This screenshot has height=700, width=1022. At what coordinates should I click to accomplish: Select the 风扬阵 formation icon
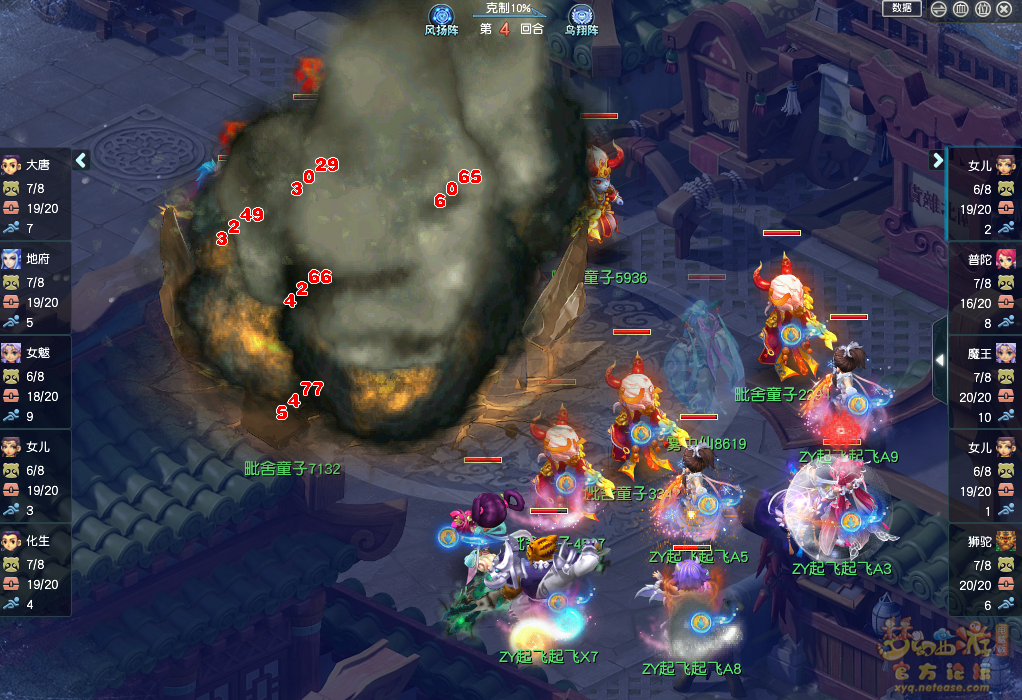pyautogui.click(x=441, y=17)
